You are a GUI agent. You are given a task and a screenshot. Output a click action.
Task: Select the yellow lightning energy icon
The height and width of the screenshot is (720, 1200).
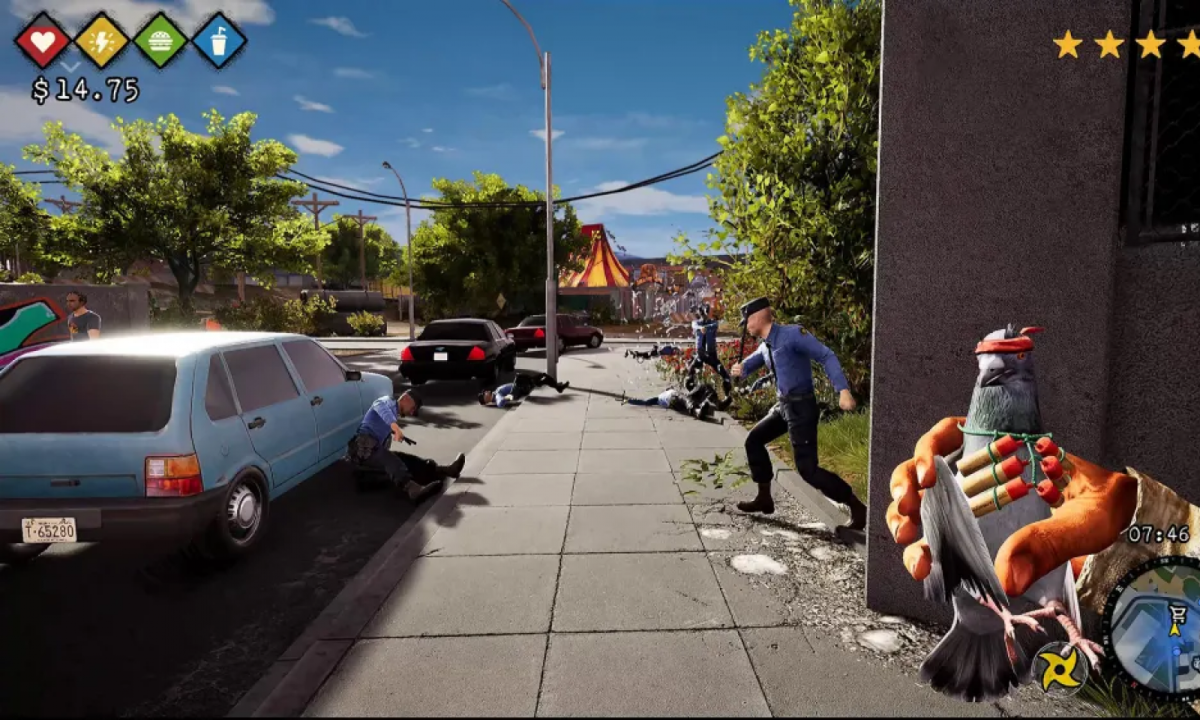(x=101, y=40)
